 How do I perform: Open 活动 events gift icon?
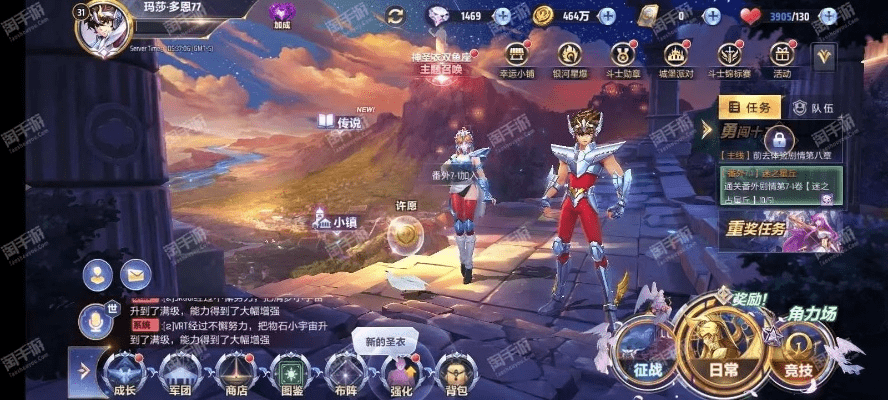pyautogui.click(x=782, y=56)
